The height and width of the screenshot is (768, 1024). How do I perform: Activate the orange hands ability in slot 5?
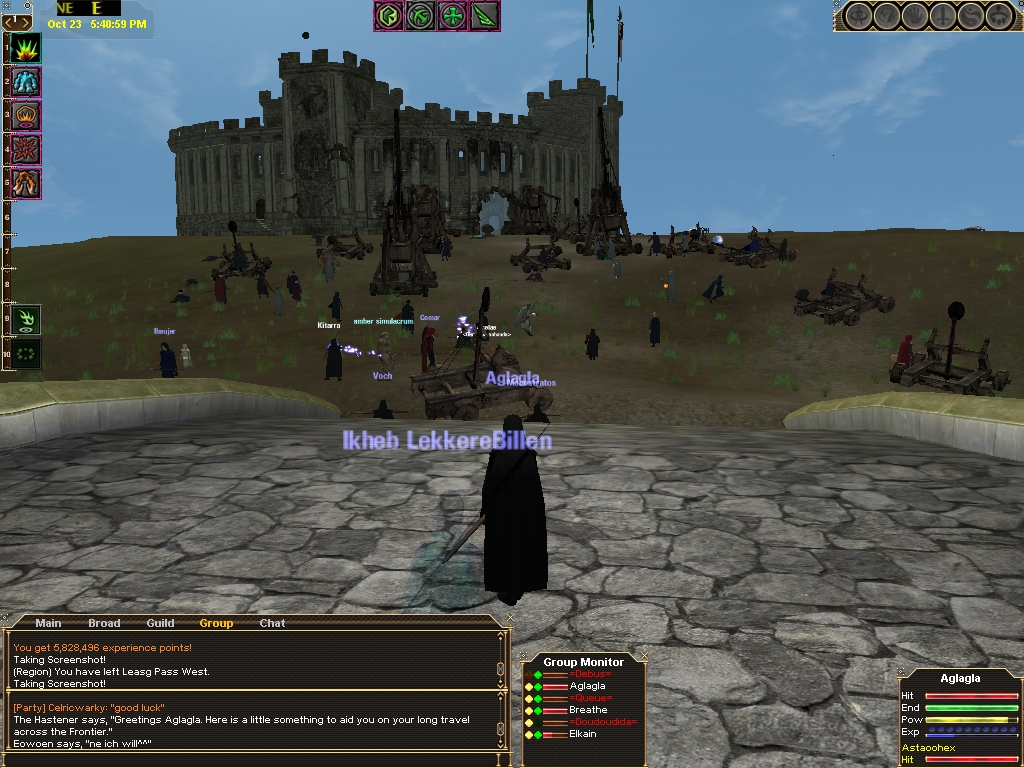coord(26,184)
